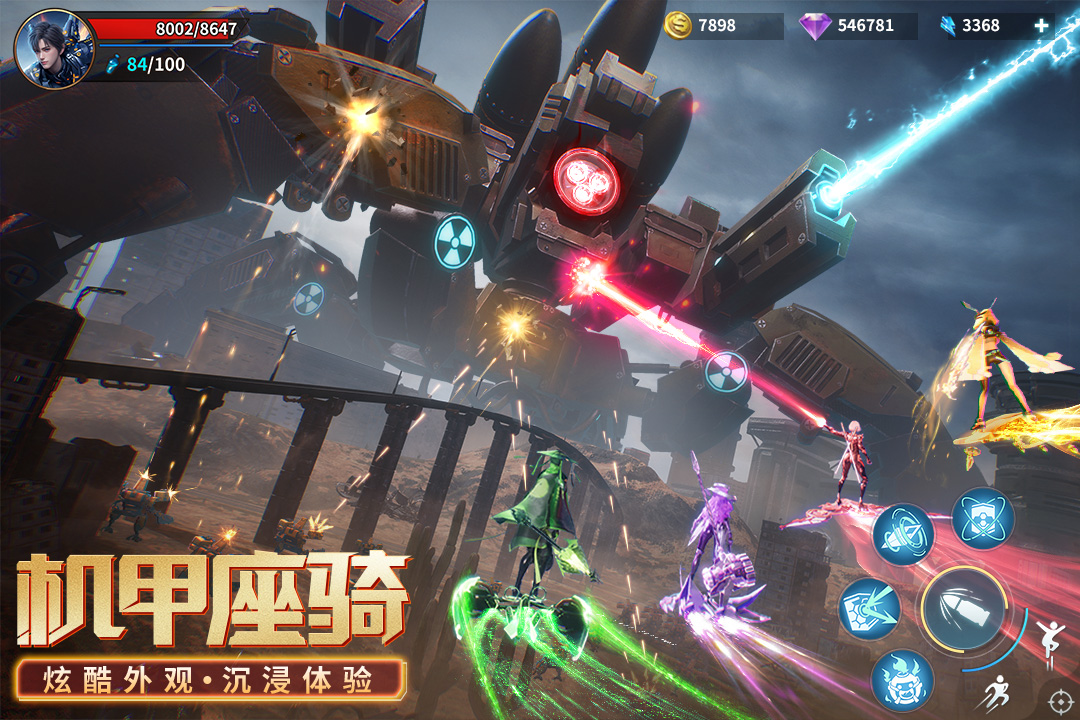The image size is (1080, 720).
Task: Tap the plus button beside blue crystals
Action: pos(1041,26)
